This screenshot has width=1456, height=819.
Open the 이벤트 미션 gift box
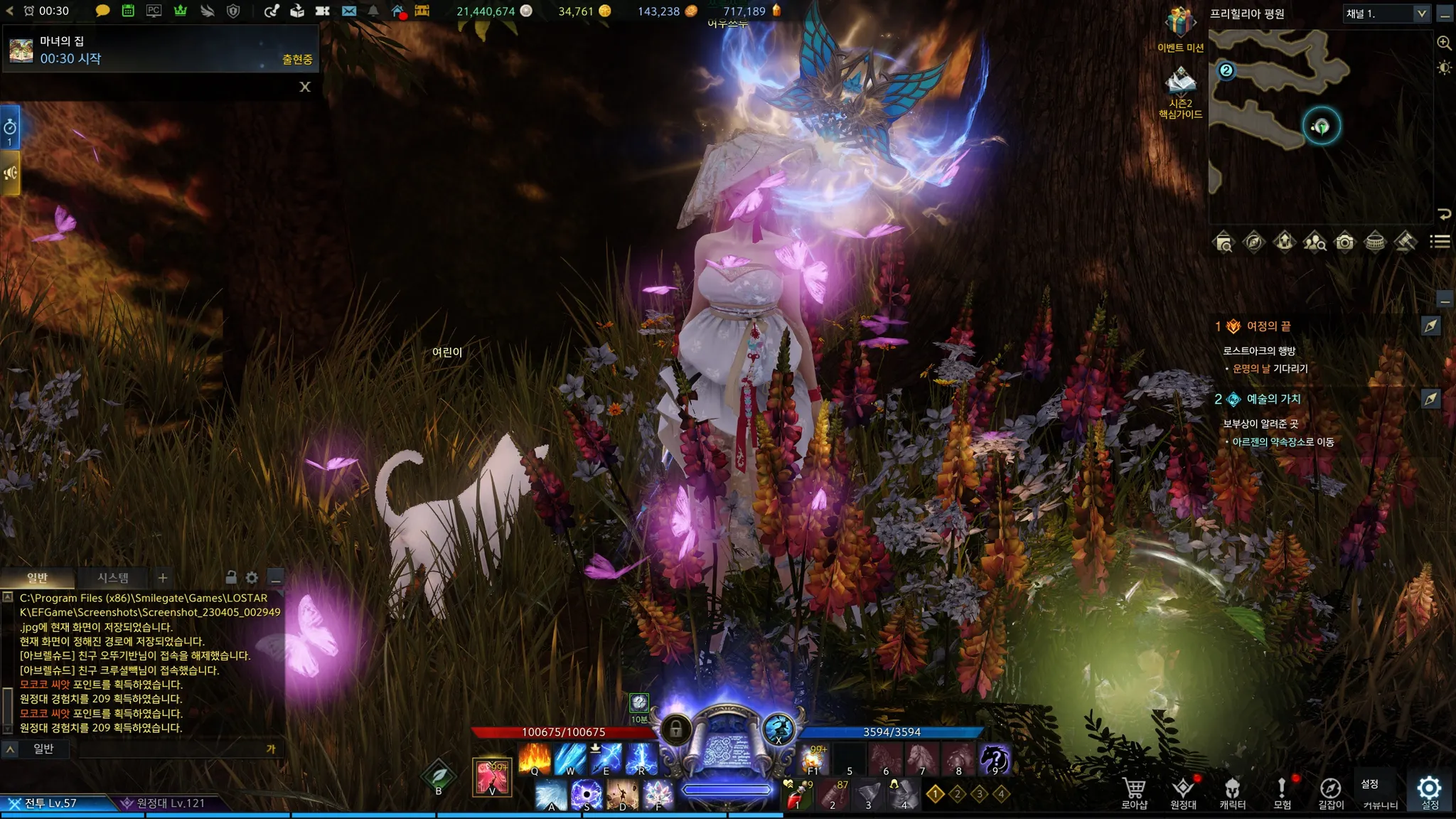pos(1180,23)
